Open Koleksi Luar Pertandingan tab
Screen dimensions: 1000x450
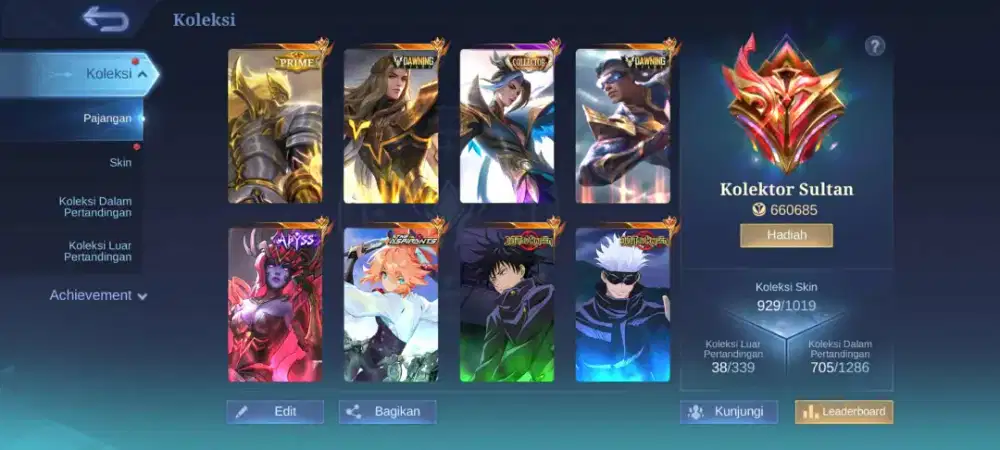pos(100,251)
